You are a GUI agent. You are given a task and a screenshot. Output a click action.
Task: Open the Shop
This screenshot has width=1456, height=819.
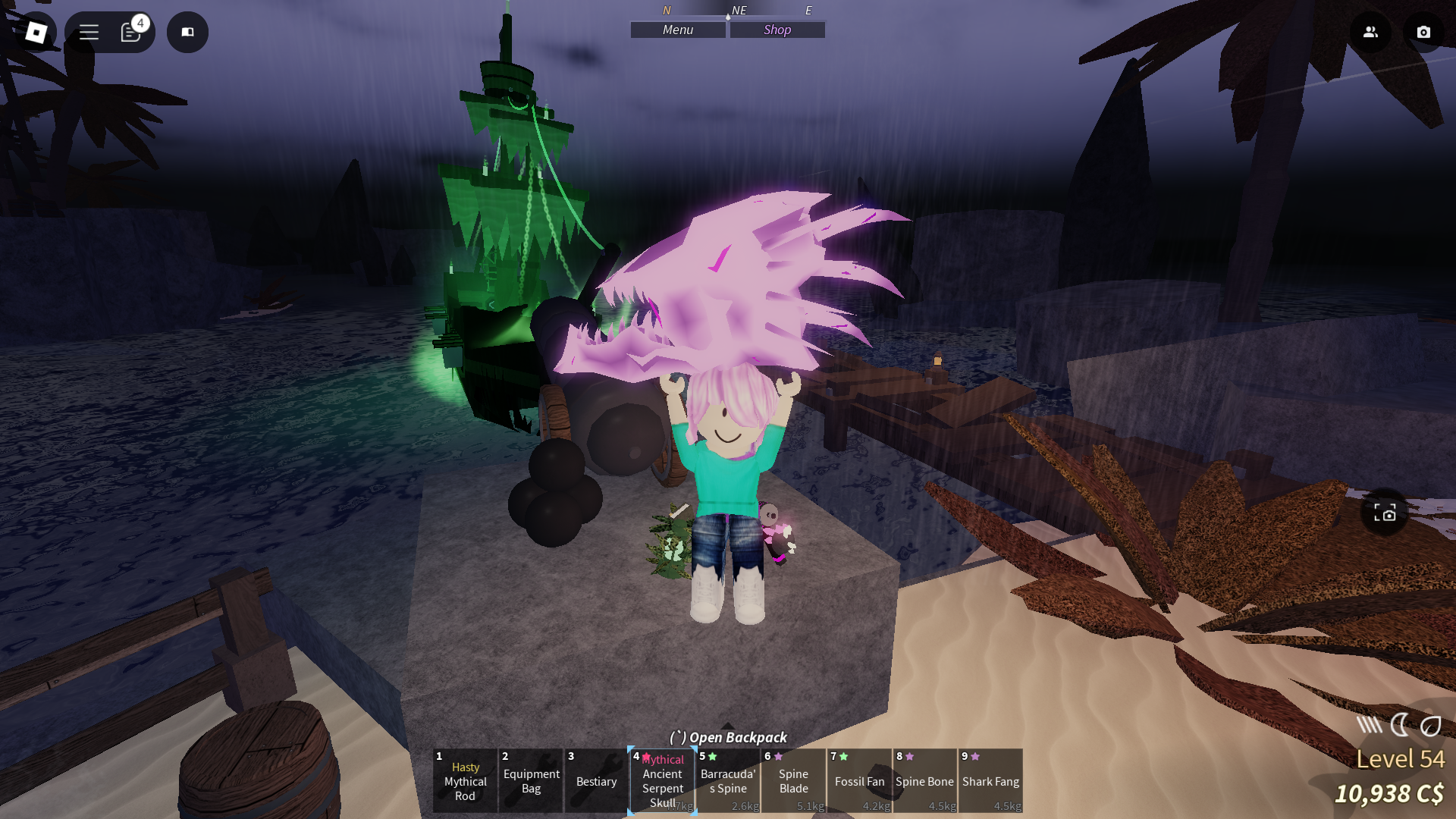point(777,30)
